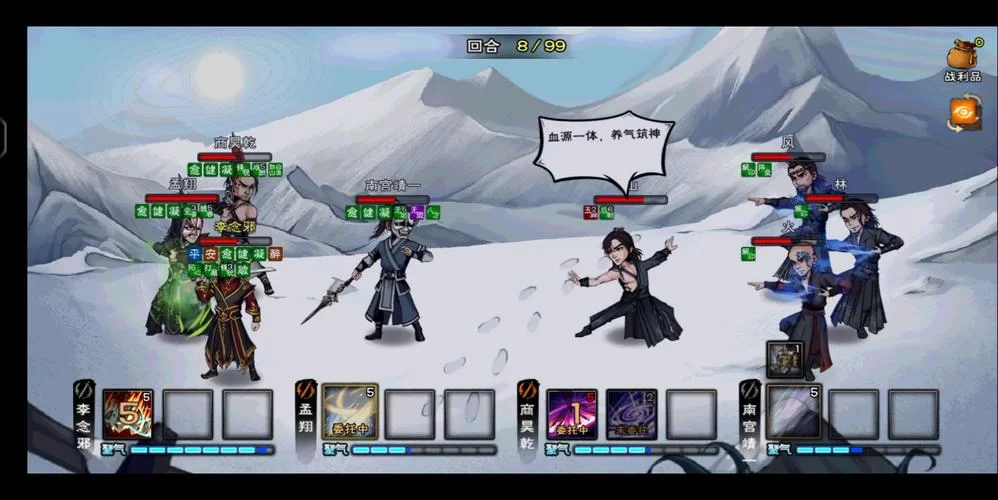Image resolution: width=998 pixels, height=500 pixels.
Task: Toggle the orange eye view button
Action: point(965,112)
